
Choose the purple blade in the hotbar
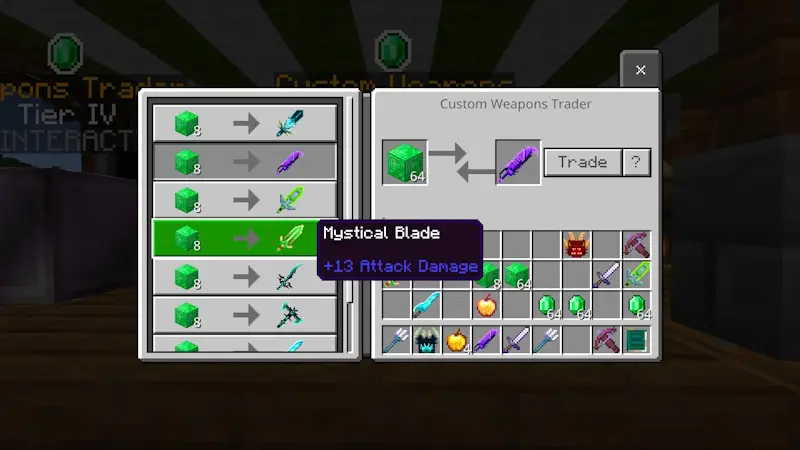click(486, 340)
